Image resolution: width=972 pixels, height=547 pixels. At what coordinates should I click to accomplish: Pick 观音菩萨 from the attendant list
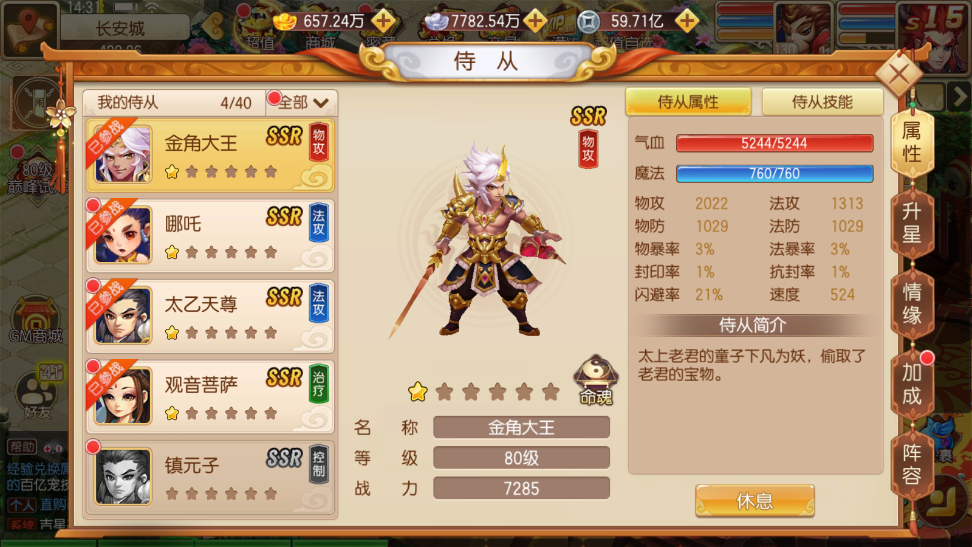tap(212, 396)
